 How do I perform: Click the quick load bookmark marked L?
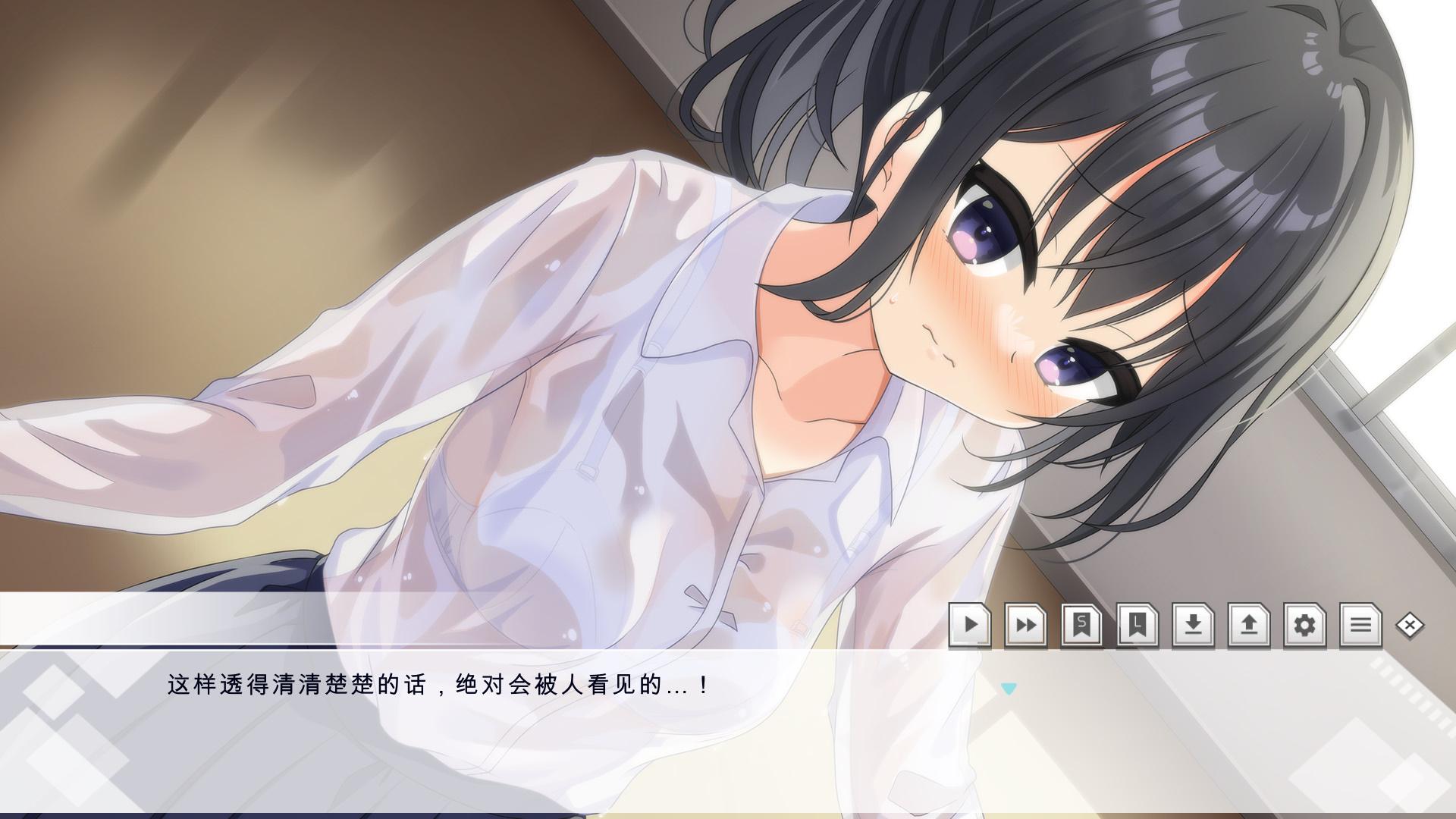1137,626
